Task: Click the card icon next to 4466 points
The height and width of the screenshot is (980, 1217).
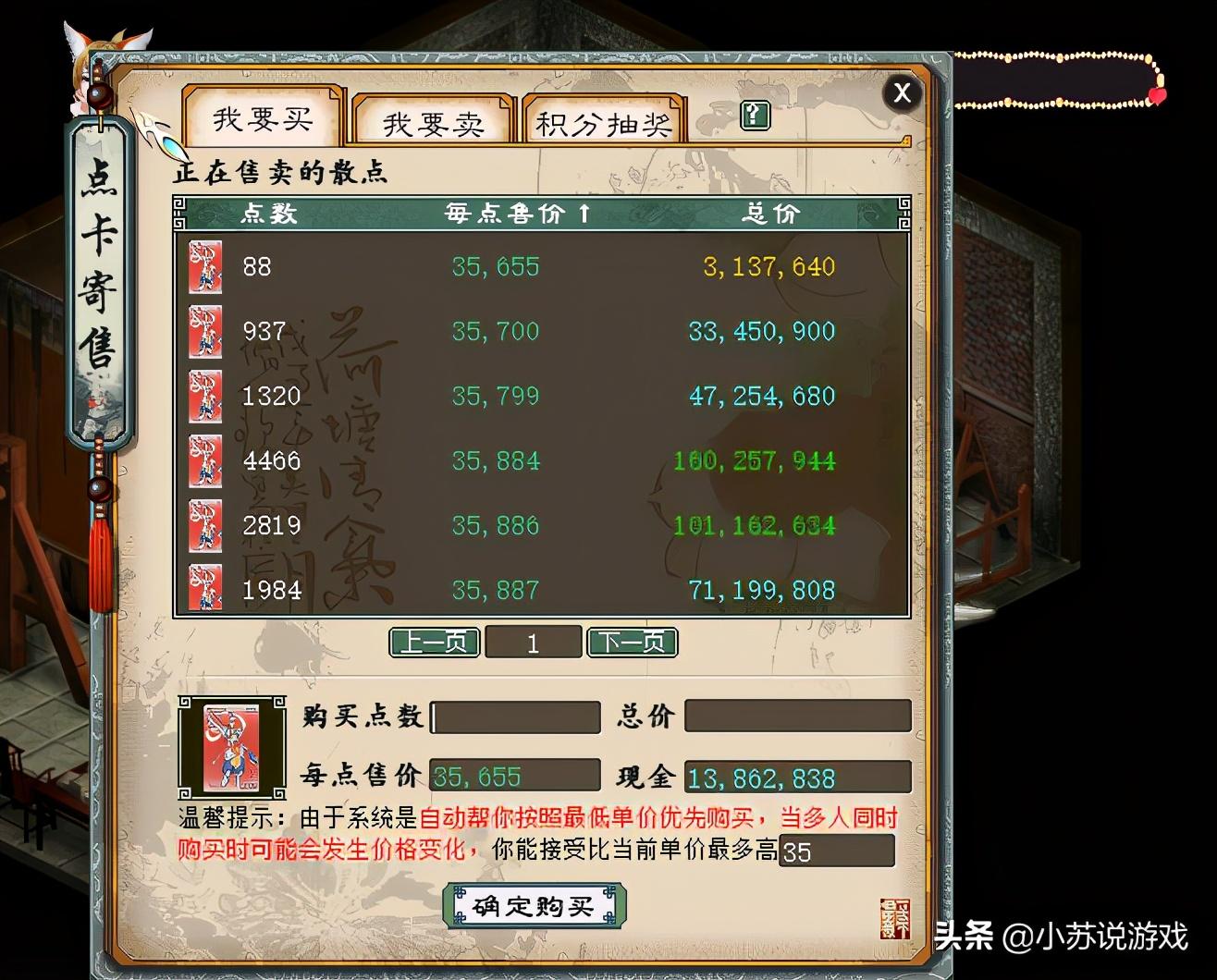Action: pos(205,462)
